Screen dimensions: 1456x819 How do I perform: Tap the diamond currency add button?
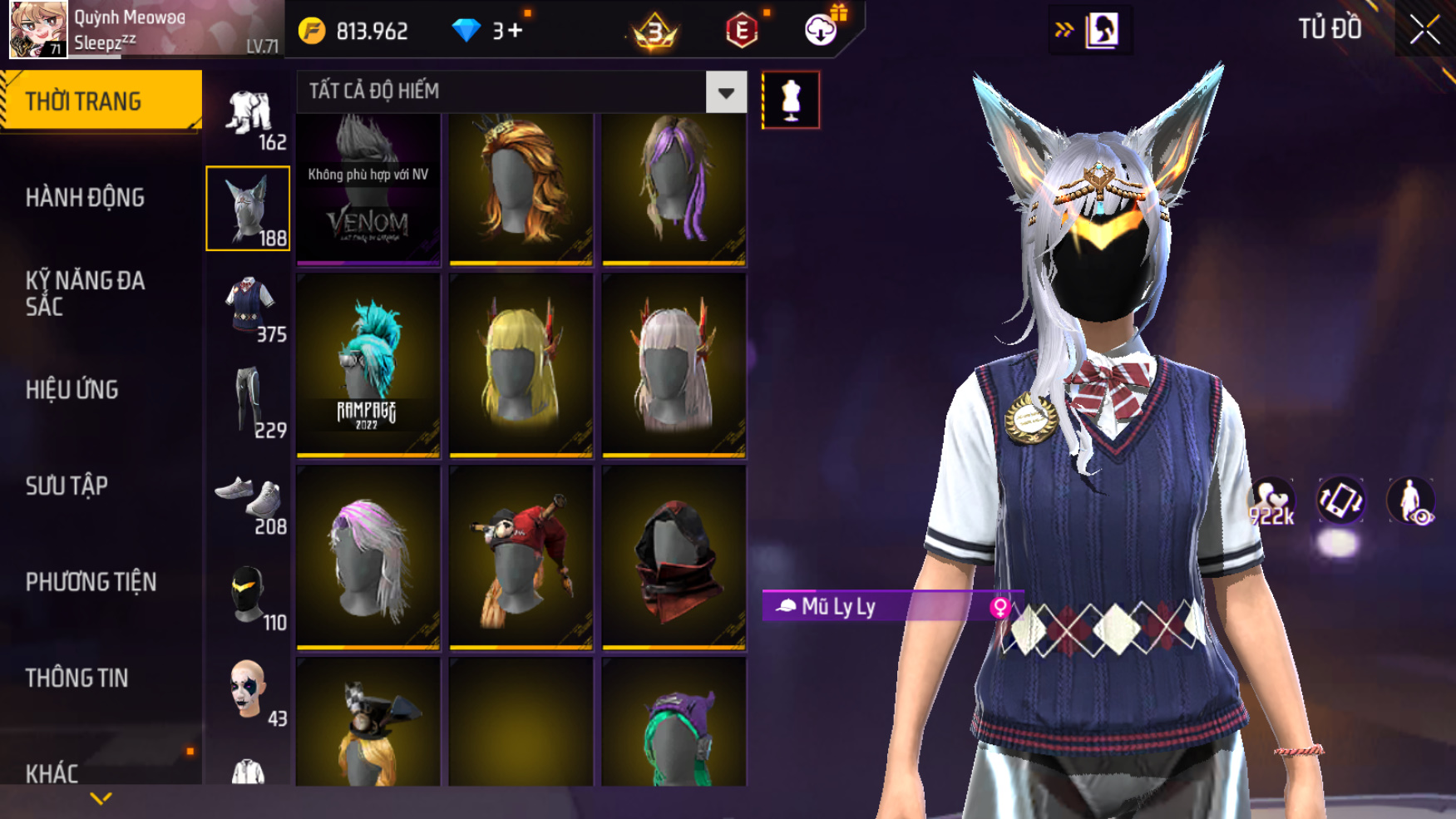click(x=507, y=32)
